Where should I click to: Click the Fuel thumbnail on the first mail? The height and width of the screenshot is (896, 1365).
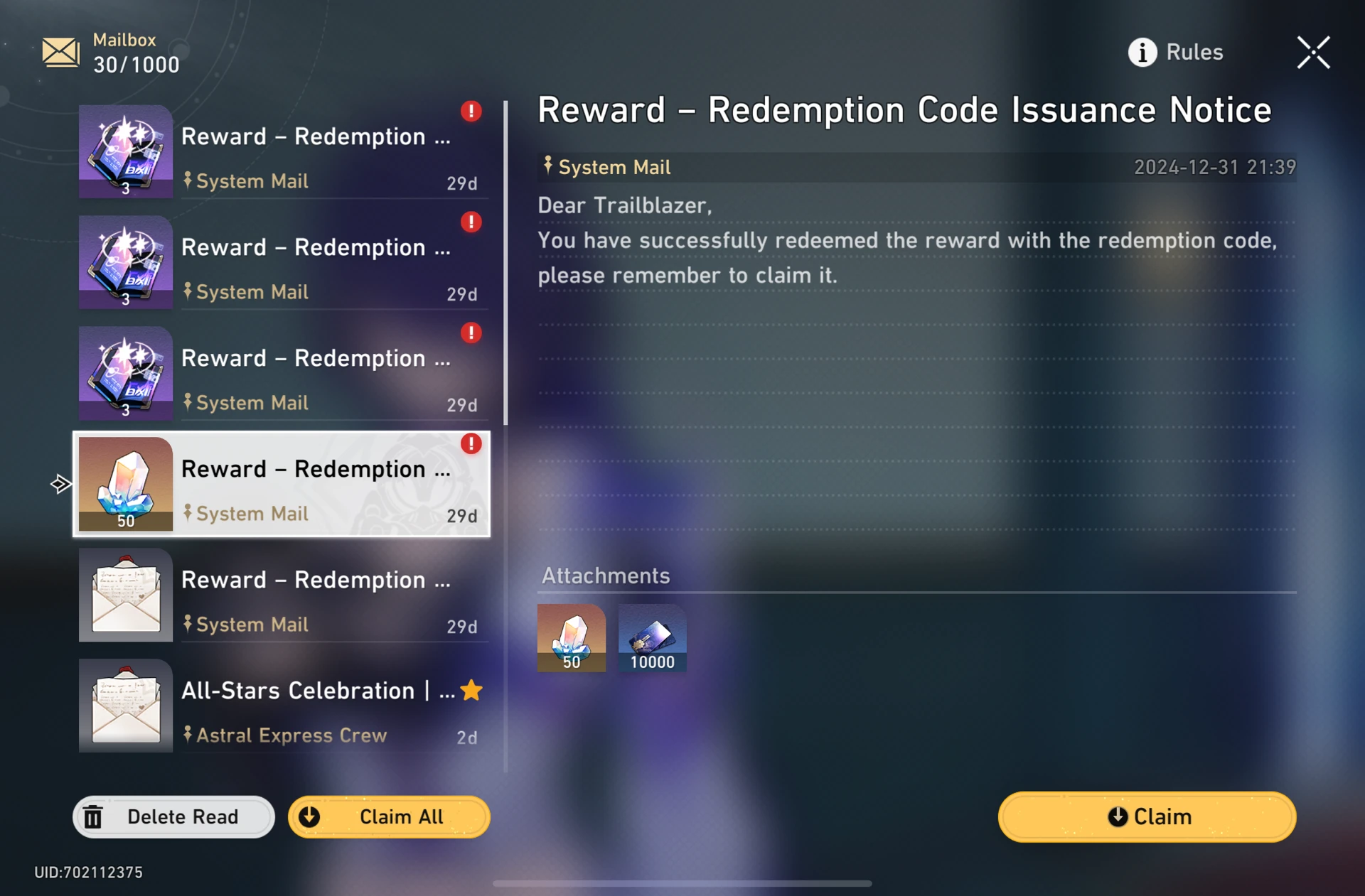tap(125, 151)
